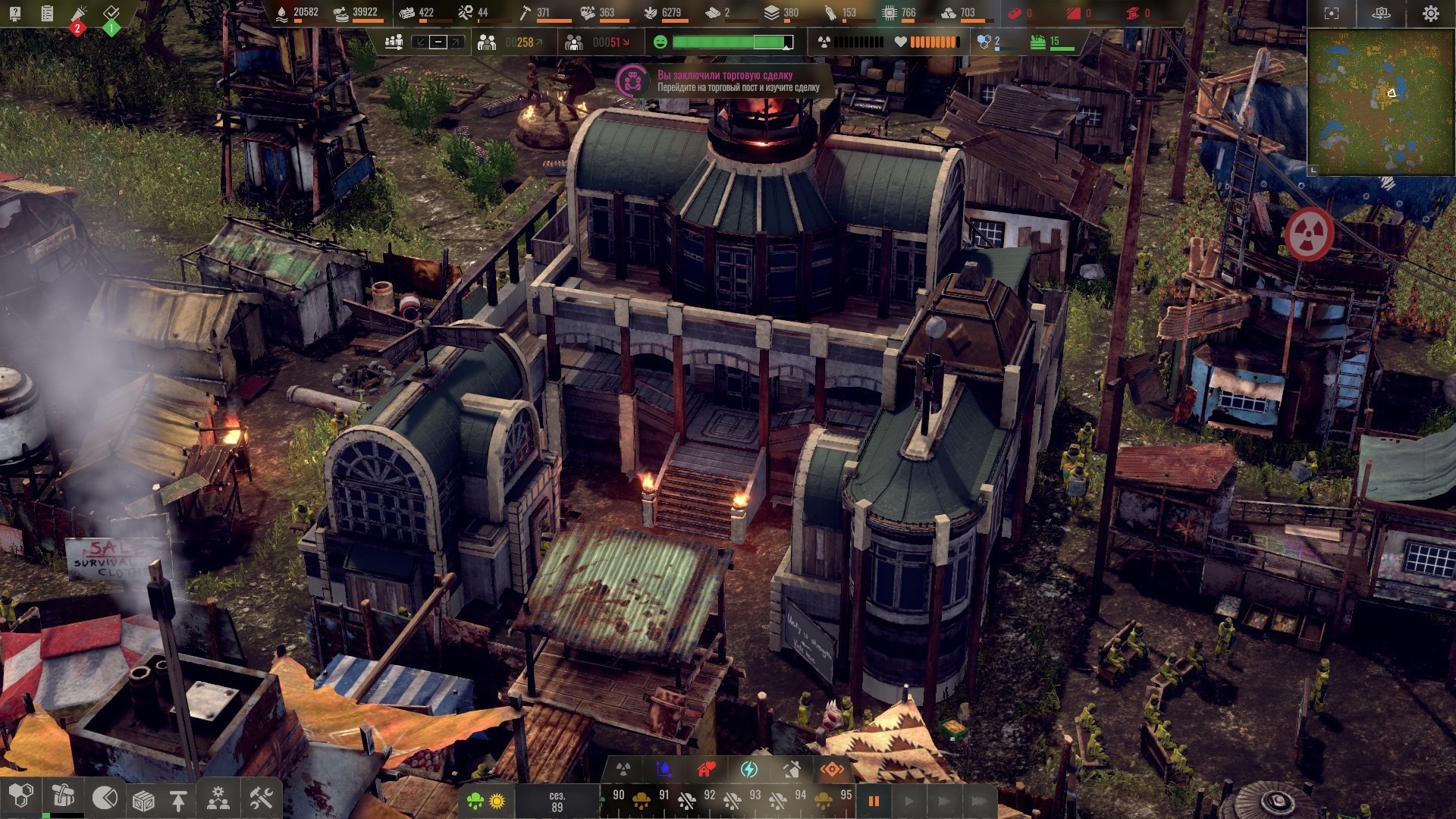
Task: Open the settings gear menu
Action: [1430, 14]
